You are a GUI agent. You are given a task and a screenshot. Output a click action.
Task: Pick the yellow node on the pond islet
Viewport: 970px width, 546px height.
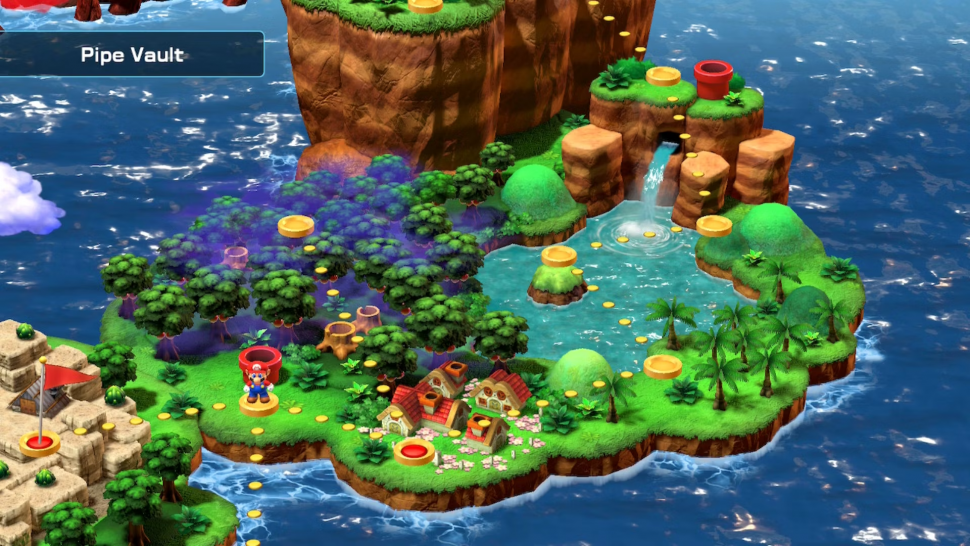[x=559, y=256]
